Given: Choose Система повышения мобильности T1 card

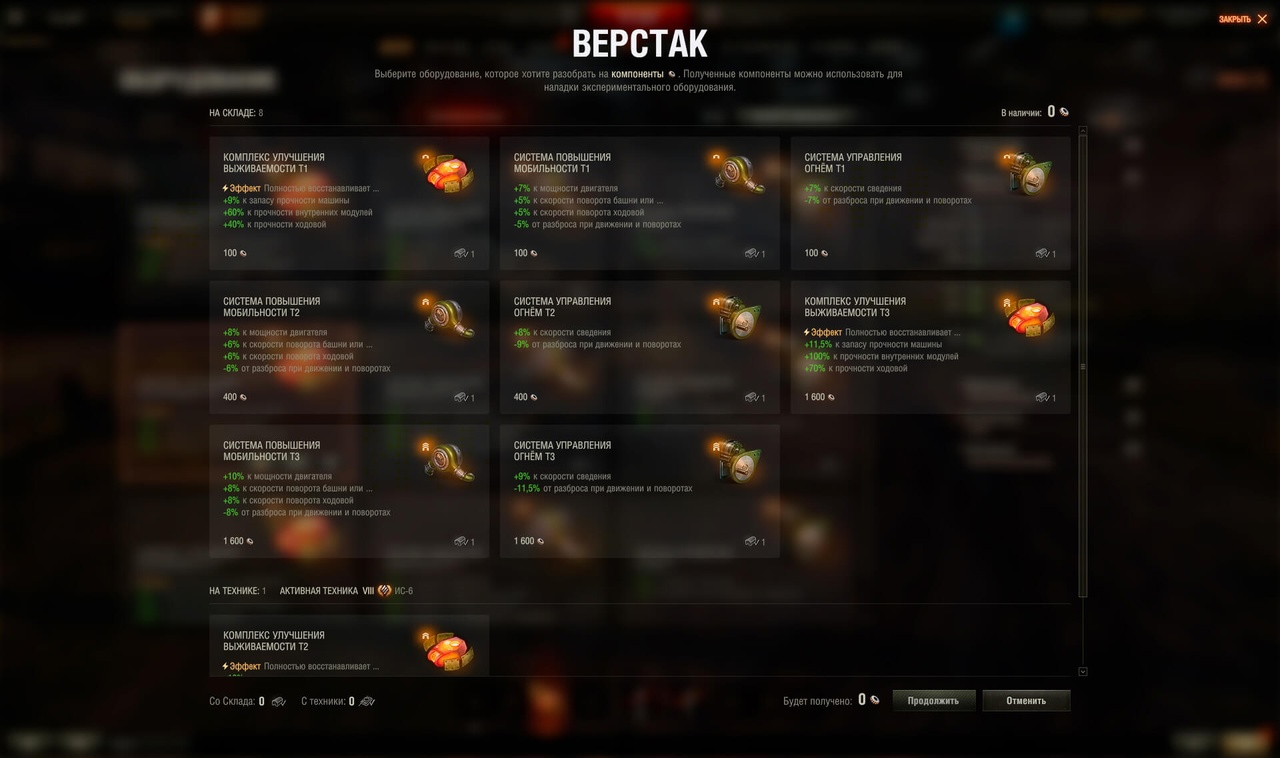Looking at the screenshot, I should click(x=639, y=203).
